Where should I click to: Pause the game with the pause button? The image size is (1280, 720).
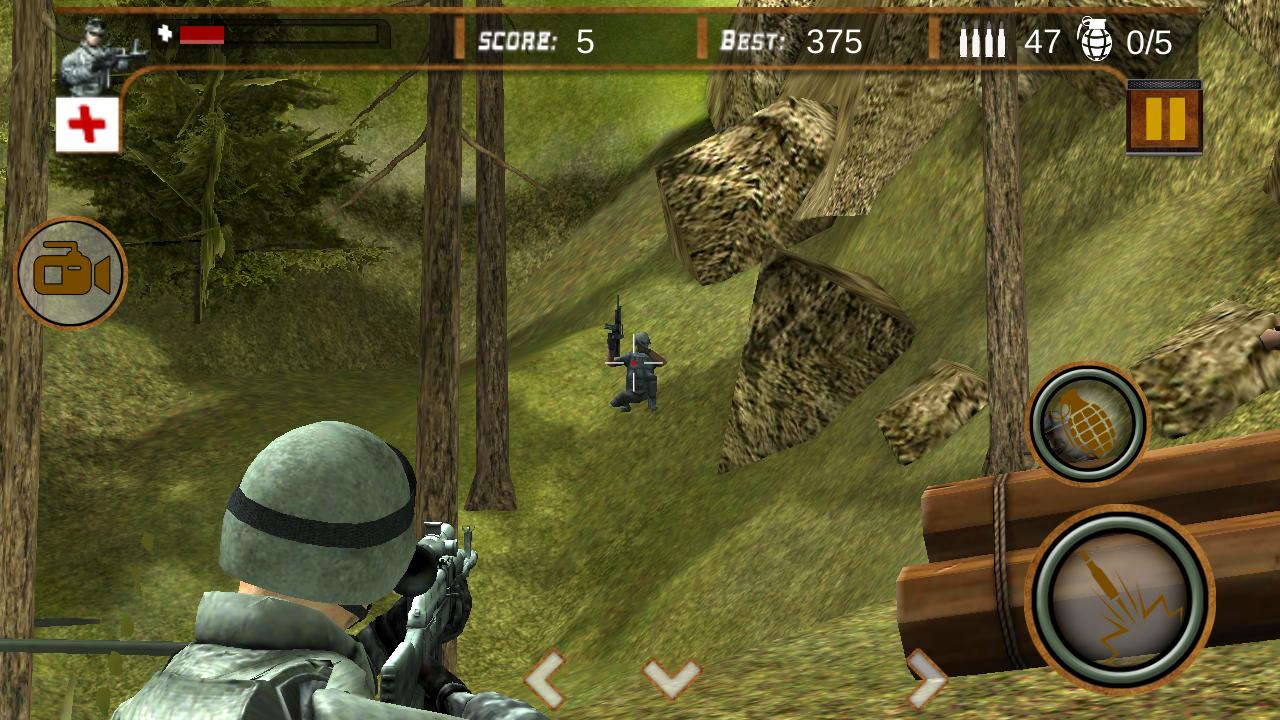tap(1164, 118)
